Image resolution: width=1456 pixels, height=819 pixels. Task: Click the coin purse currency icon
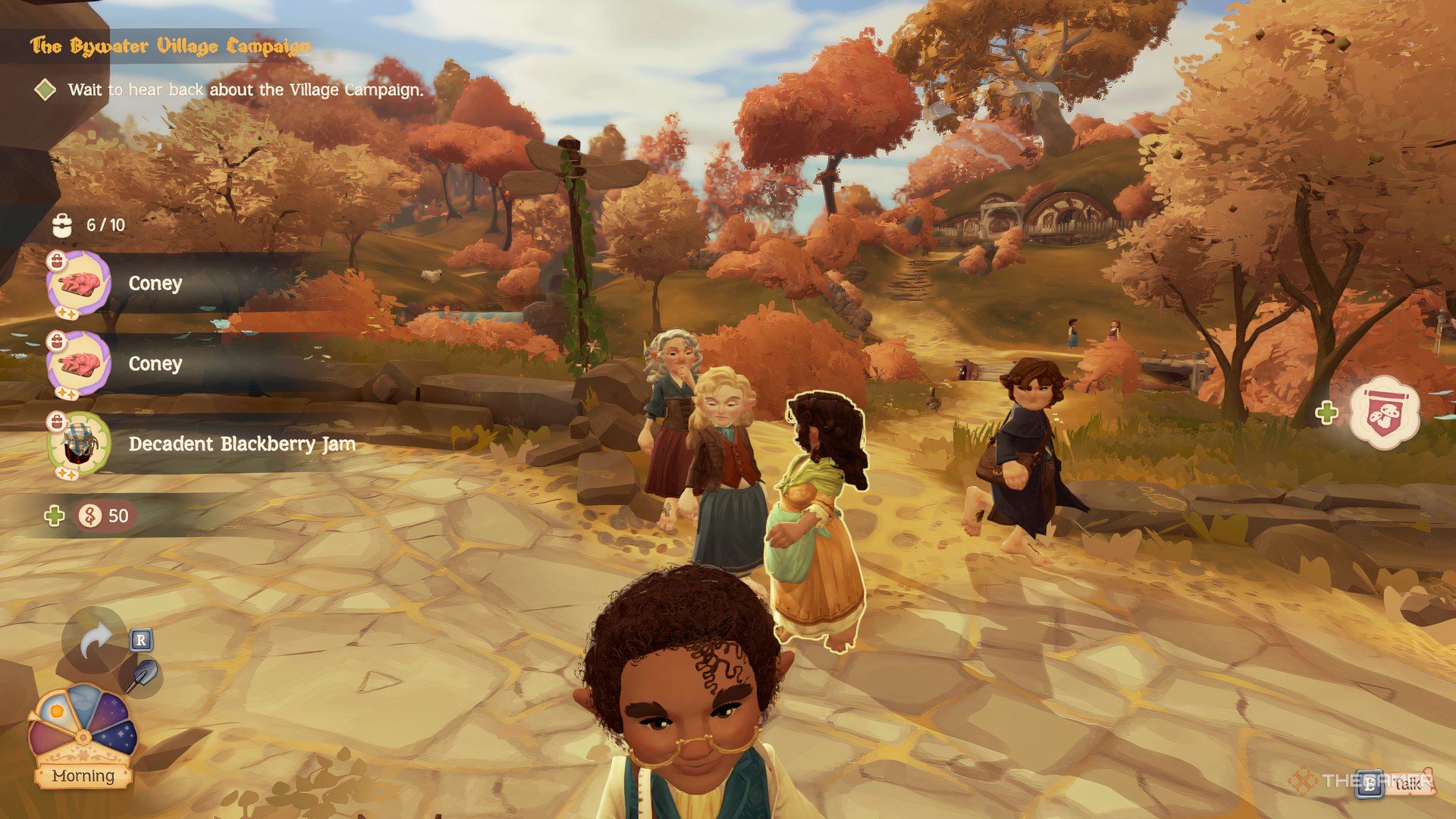(x=89, y=515)
